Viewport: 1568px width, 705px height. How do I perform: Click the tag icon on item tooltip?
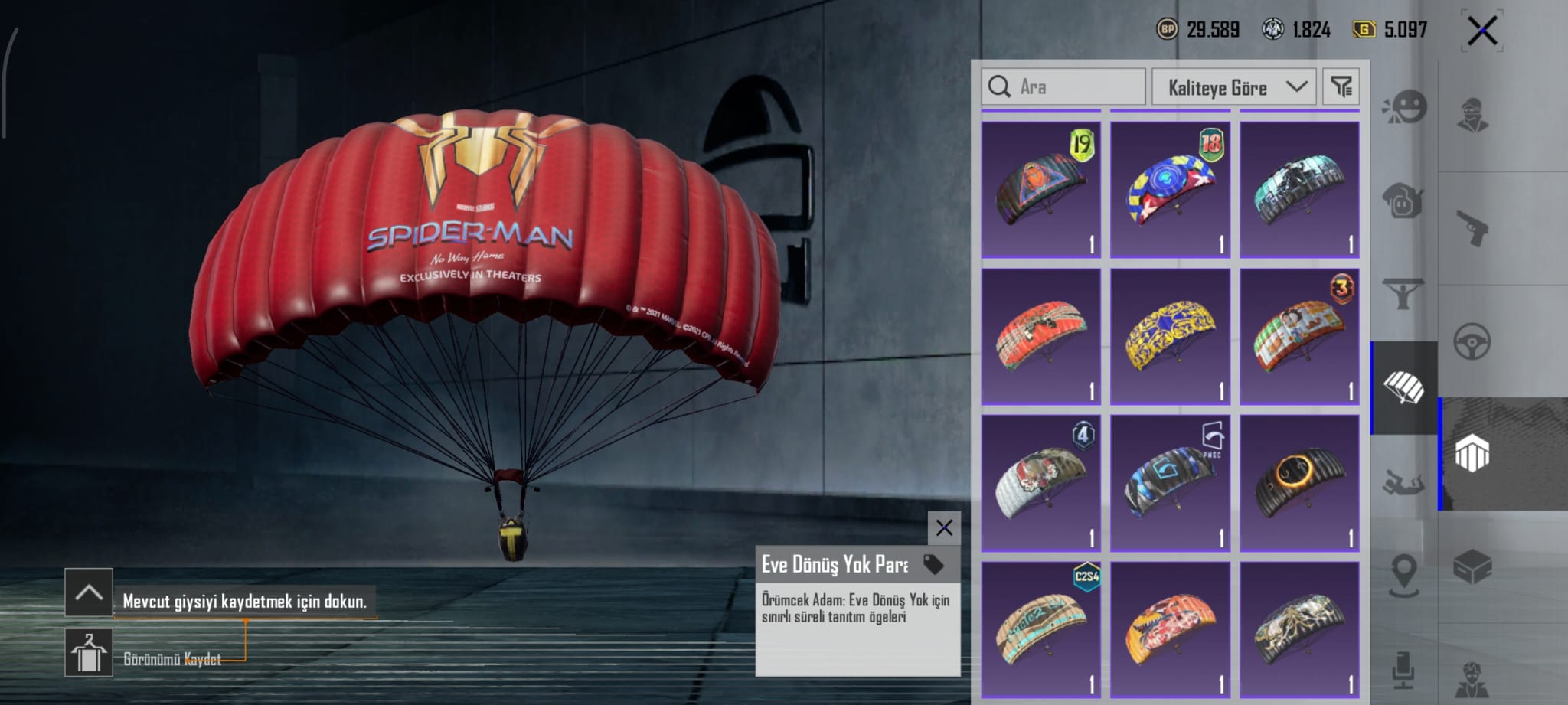tap(933, 564)
